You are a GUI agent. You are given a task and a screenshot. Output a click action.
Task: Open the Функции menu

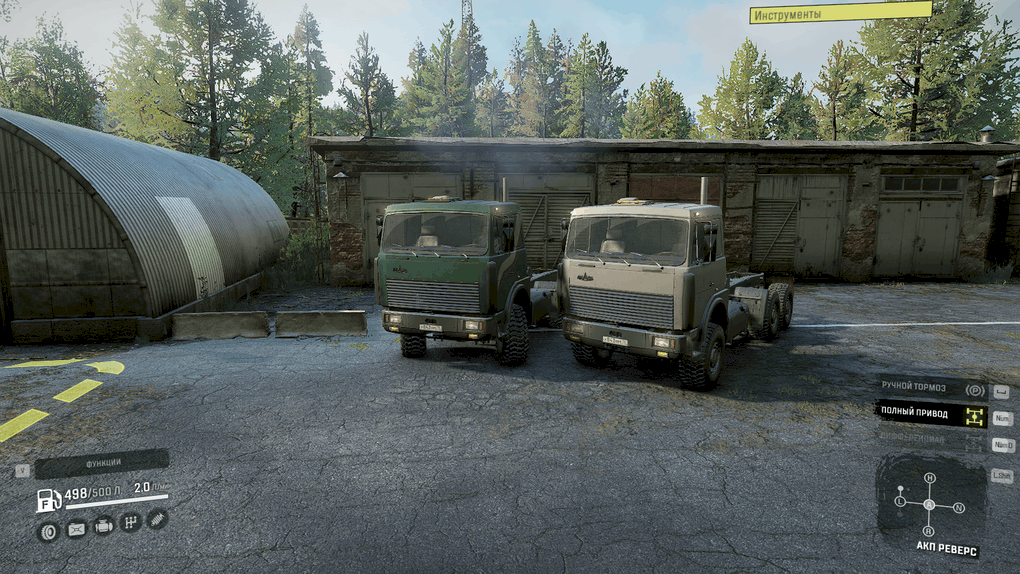[x=102, y=464]
